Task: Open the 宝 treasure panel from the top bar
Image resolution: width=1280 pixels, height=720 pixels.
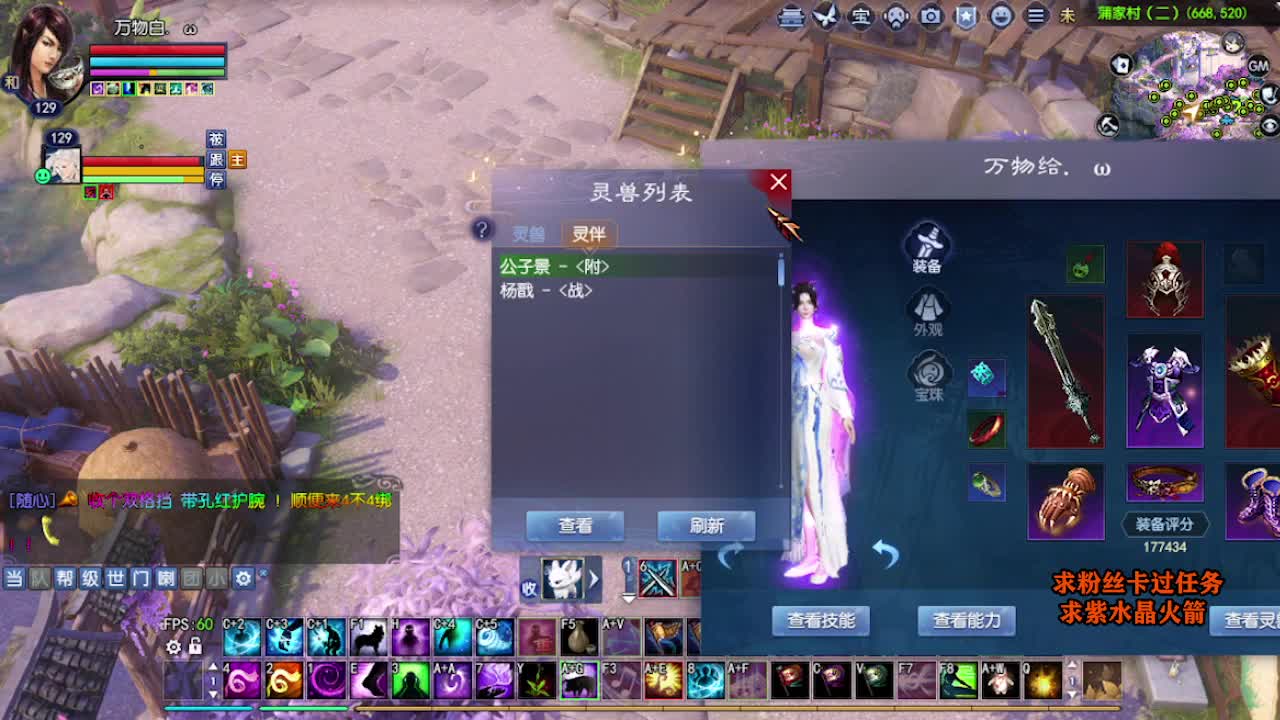Action: 862,16
